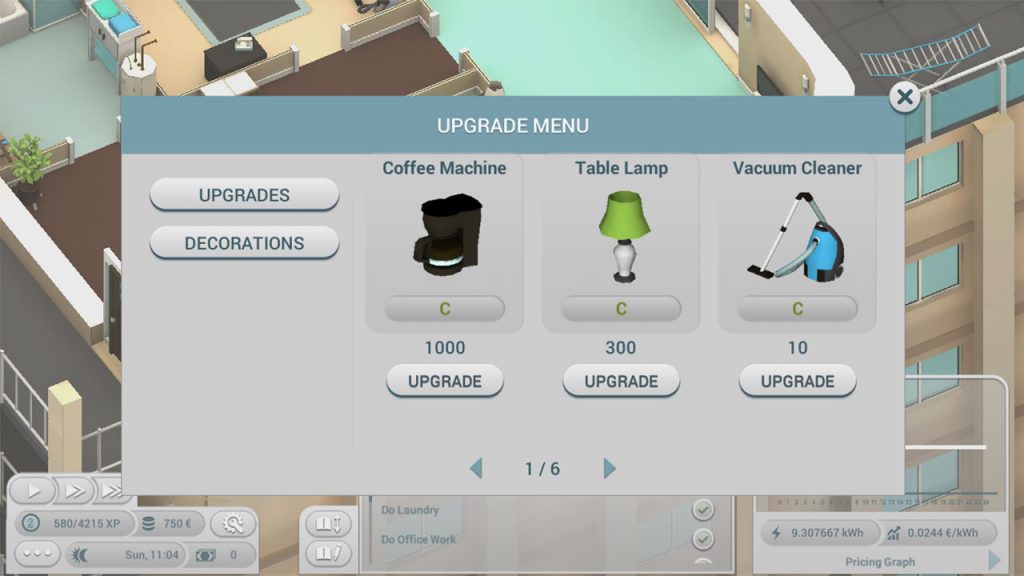Click the book with arrows button
This screenshot has width=1024, height=576.
pos(329,523)
